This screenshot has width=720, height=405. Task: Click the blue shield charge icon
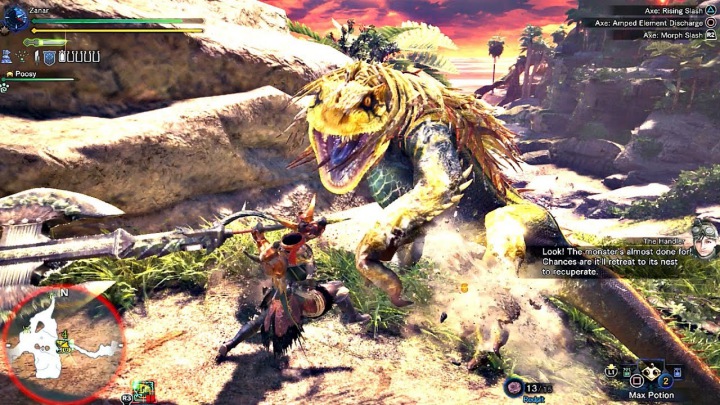point(47,58)
